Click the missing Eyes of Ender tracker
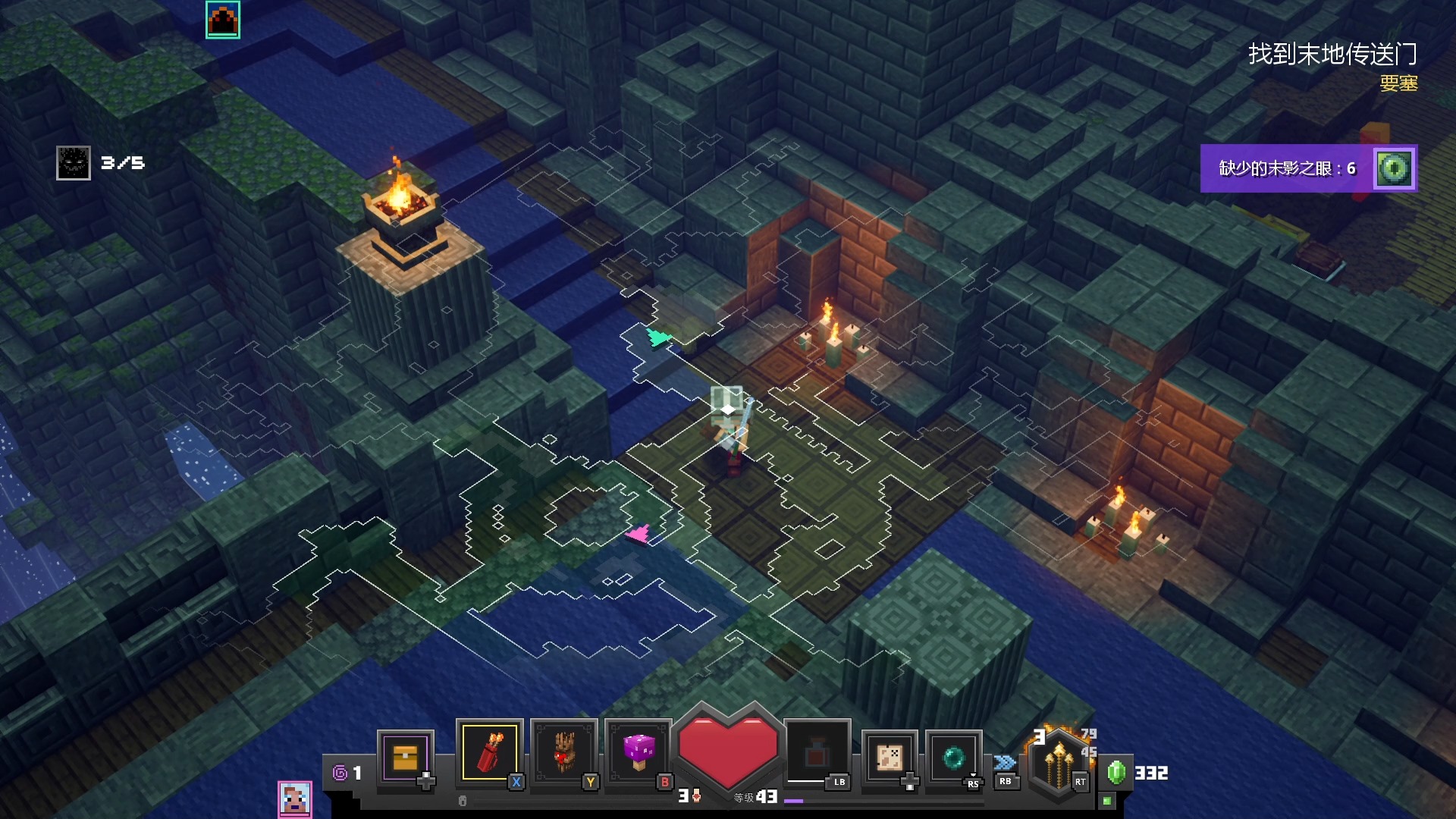 tap(1308, 168)
